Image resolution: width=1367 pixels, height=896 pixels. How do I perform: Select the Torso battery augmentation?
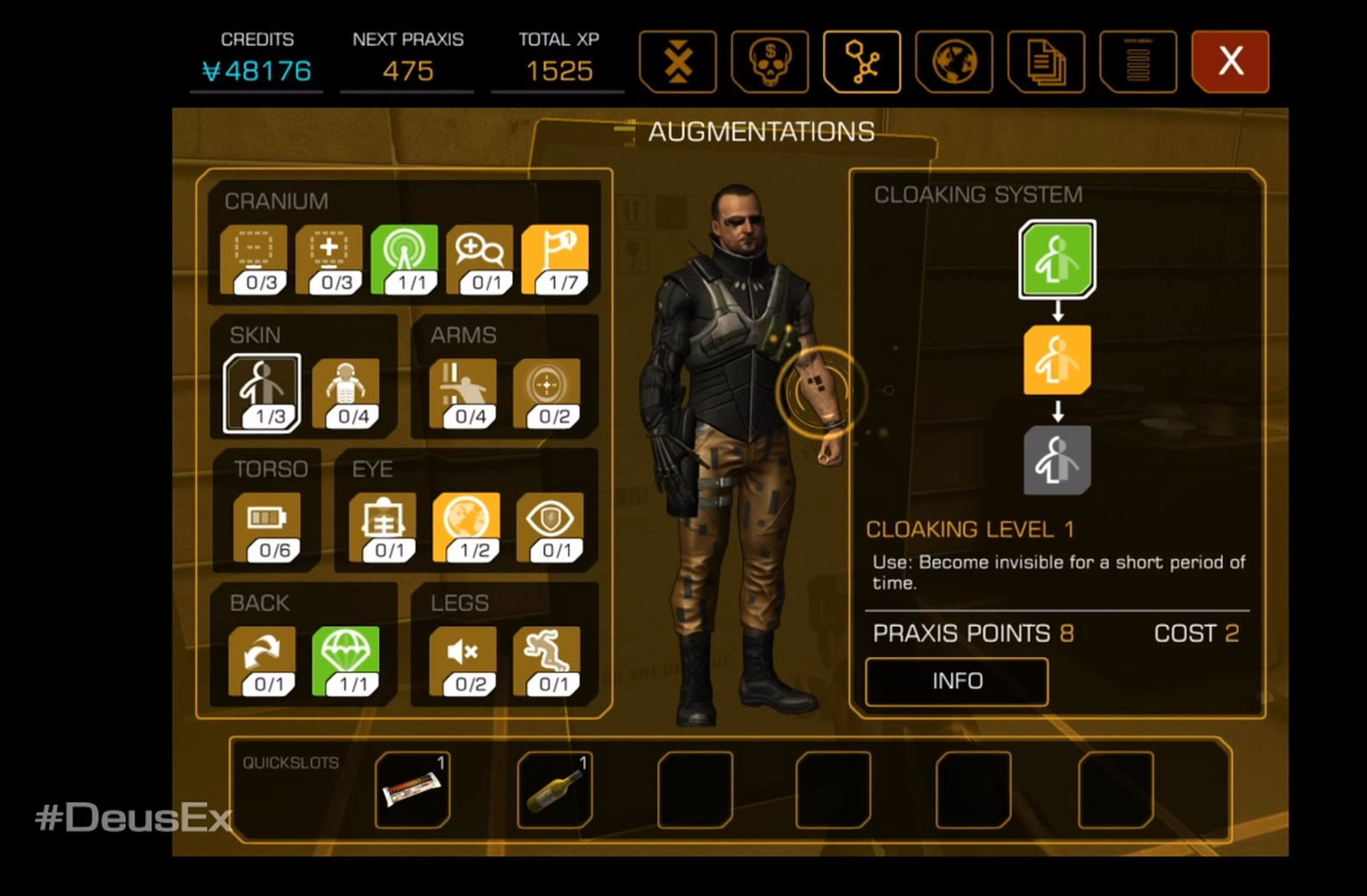267,526
